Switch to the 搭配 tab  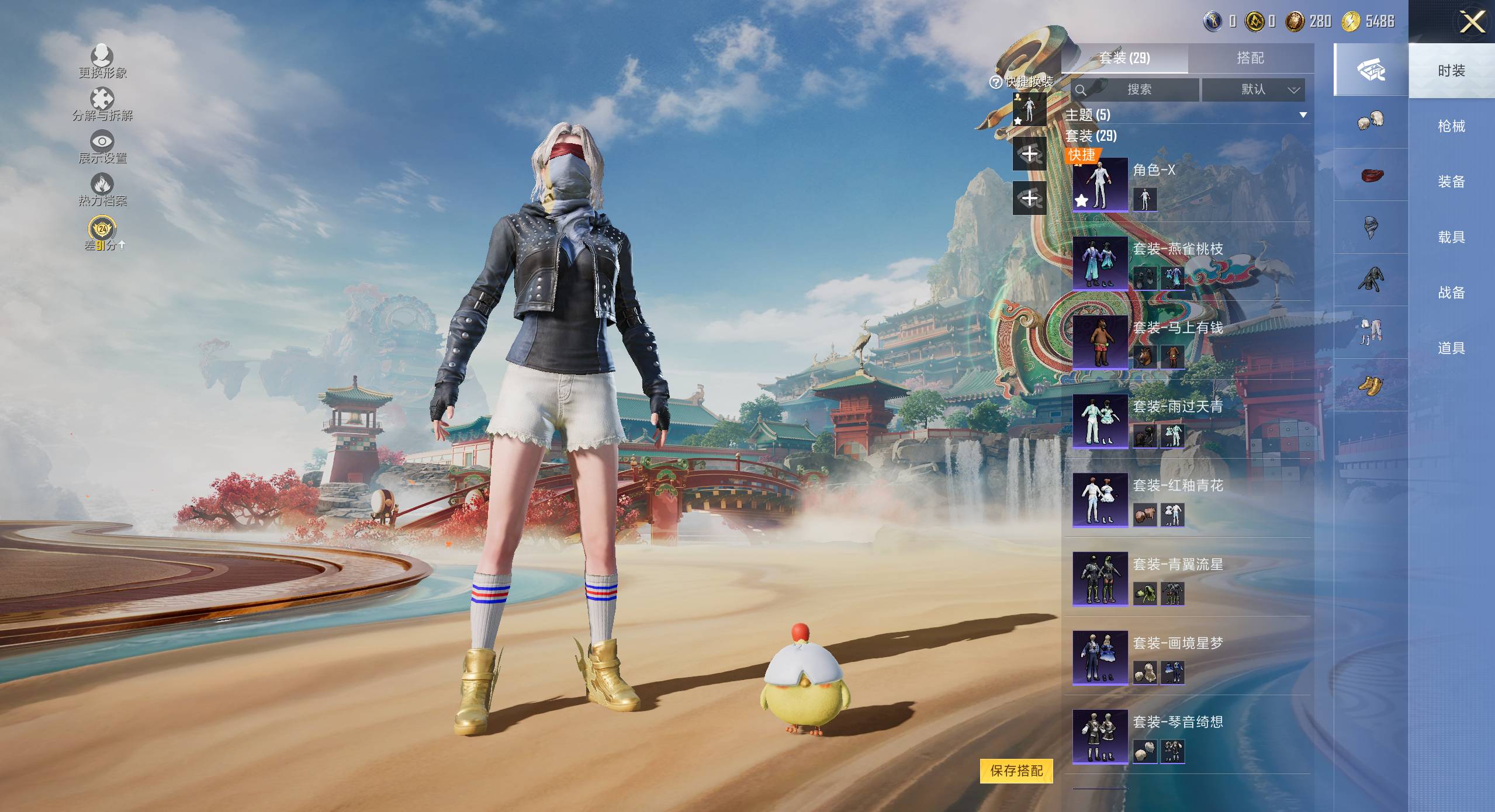point(1250,58)
